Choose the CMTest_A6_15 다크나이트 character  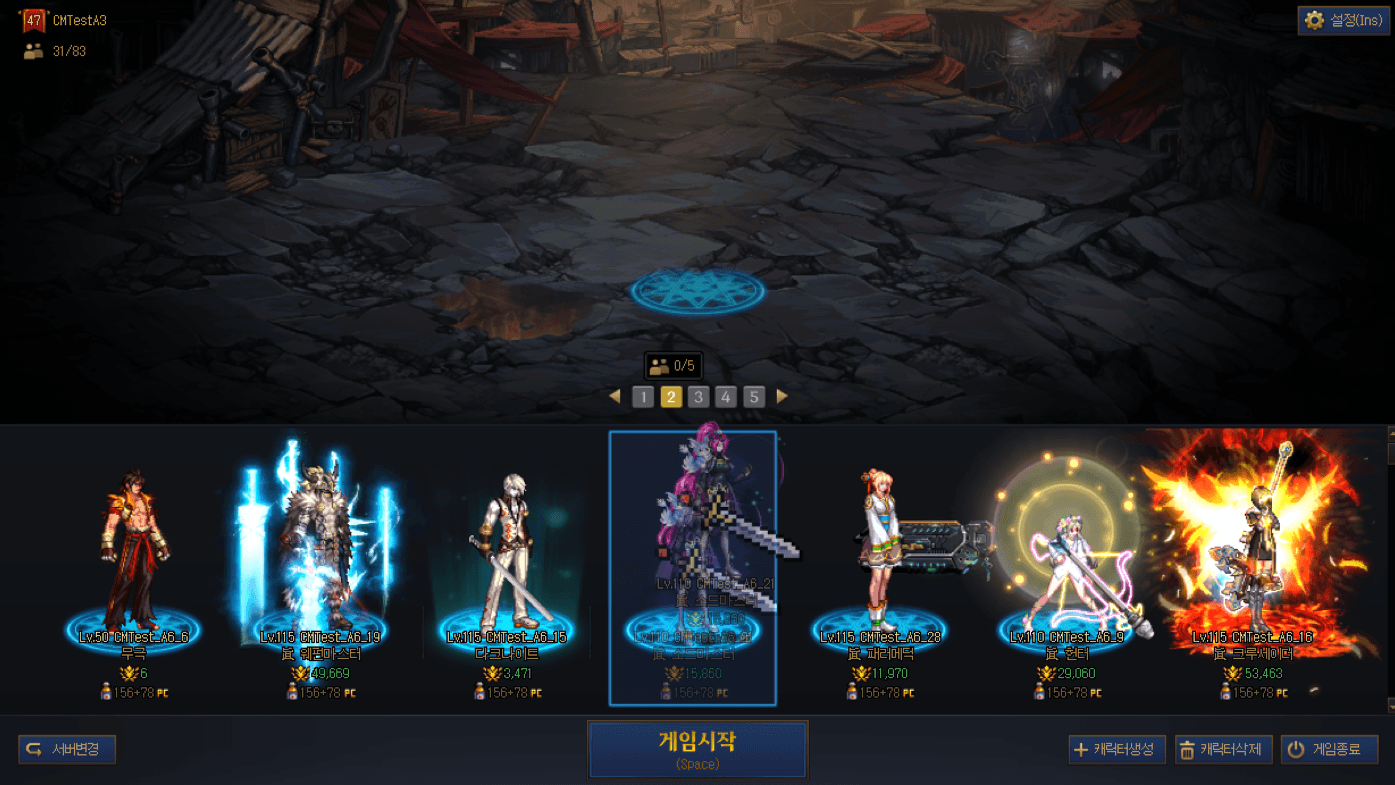(x=505, y=570)
